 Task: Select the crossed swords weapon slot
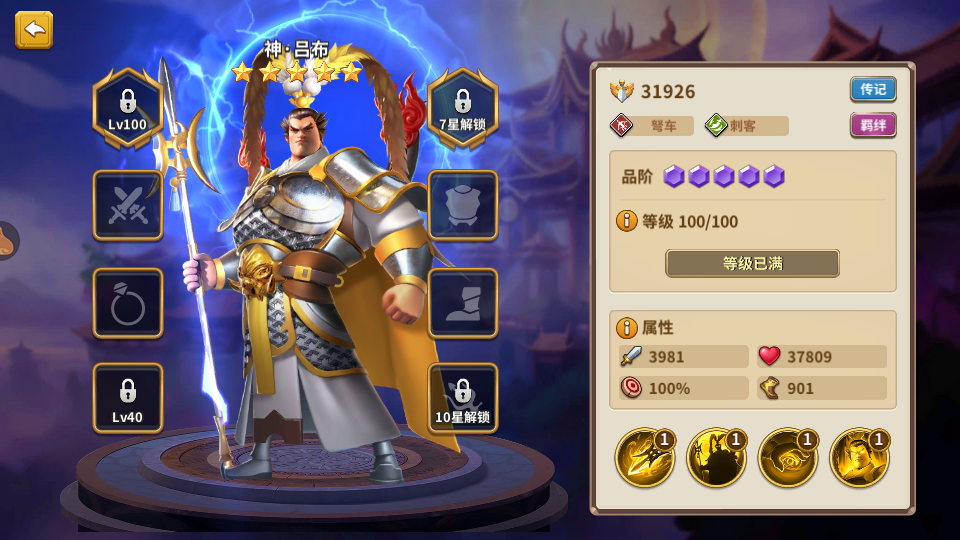pyautogui.click(x=128, y=205)
